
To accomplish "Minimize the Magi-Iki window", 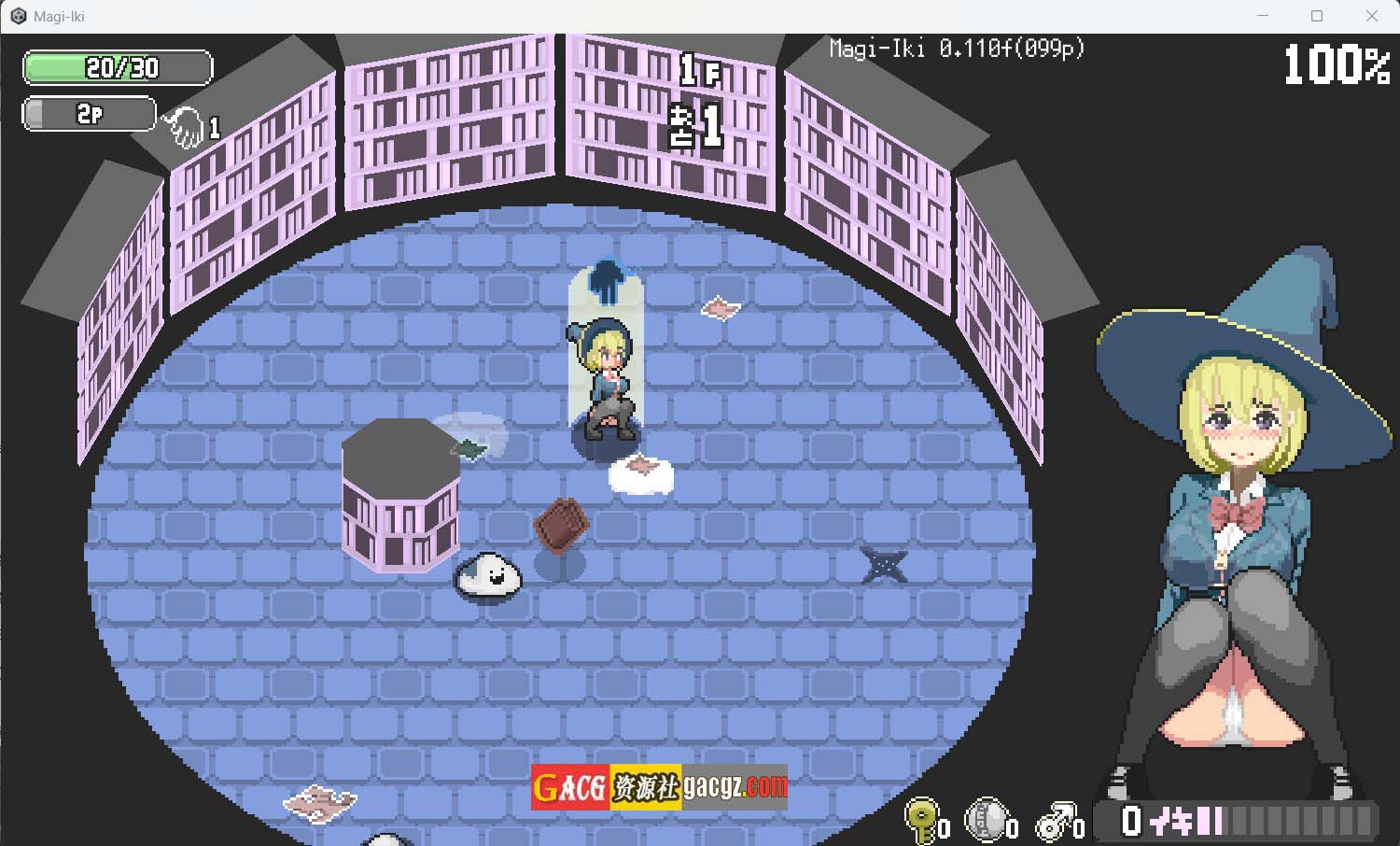I will [x=1263, y=16].
